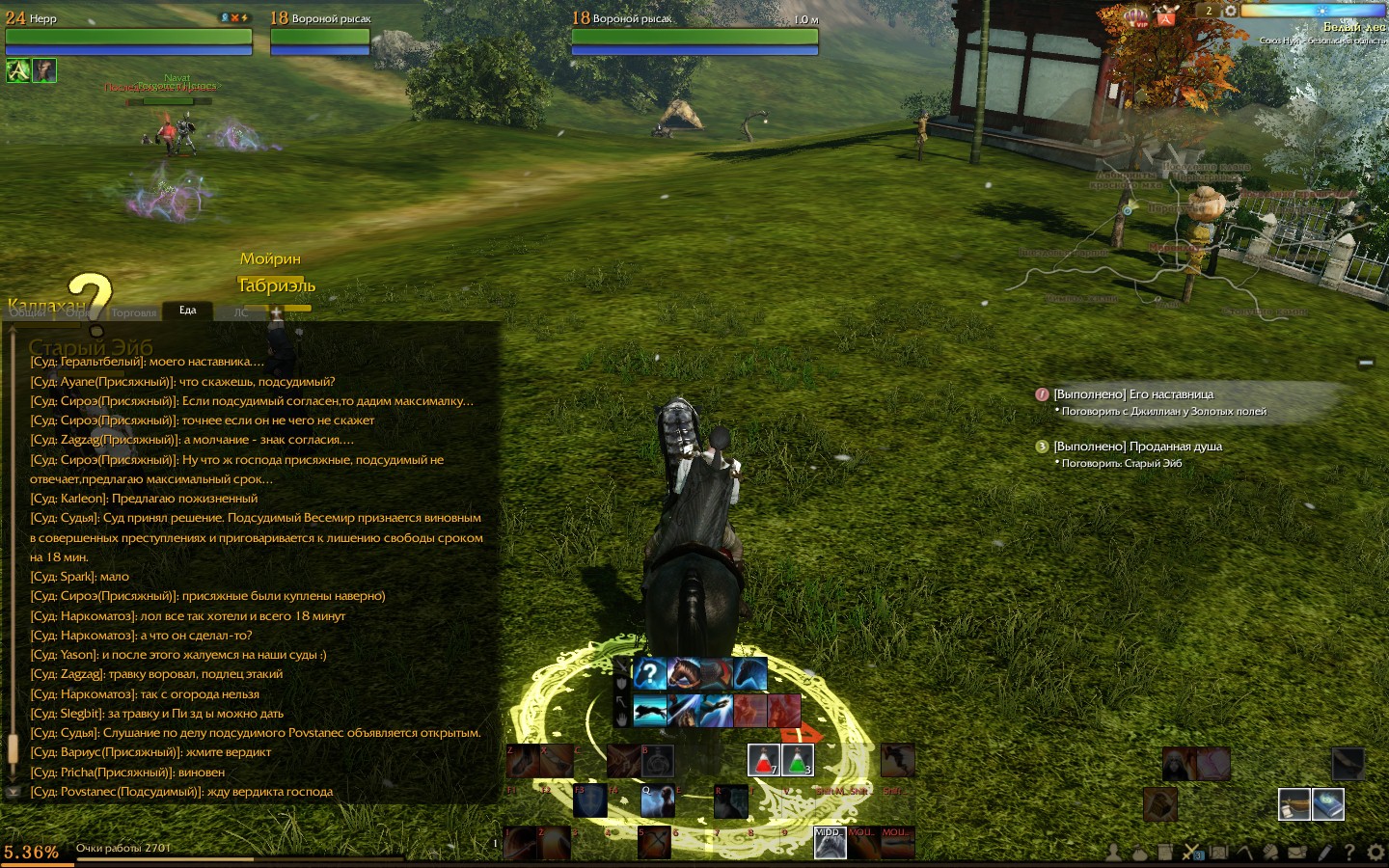This screenshot has width=1389, height=868.
Task: Open the character menu silhouette icon
Action: [1113, 853]
